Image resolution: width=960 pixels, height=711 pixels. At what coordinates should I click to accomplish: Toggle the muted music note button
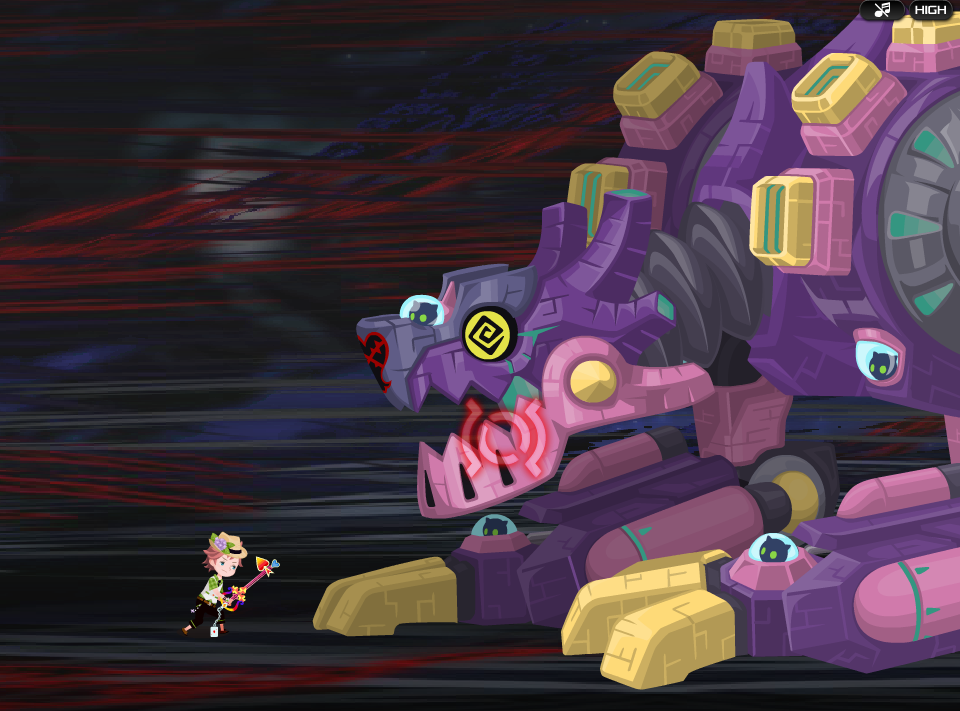pyautogui.click(x=882, y=10)
